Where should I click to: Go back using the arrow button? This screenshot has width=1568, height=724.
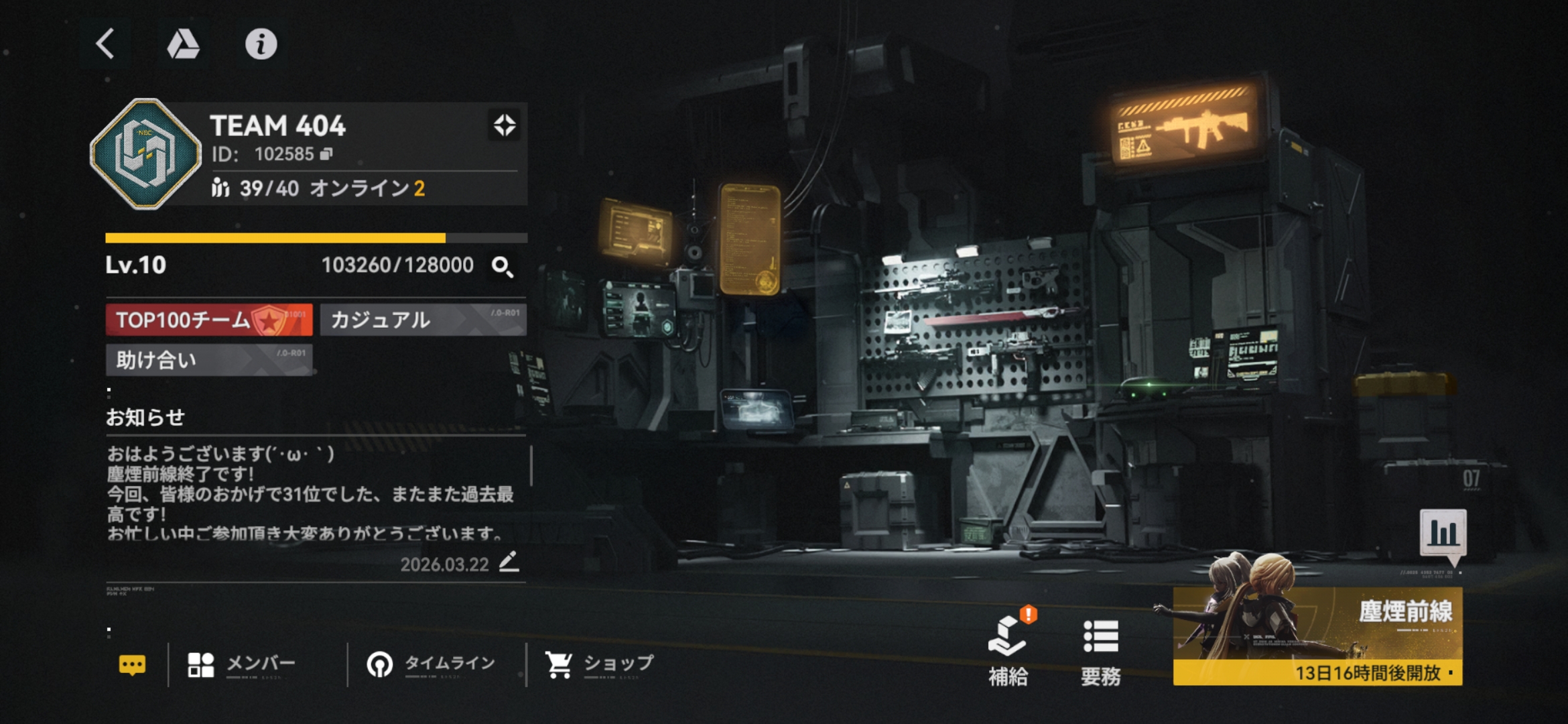[x=105, y=44]
